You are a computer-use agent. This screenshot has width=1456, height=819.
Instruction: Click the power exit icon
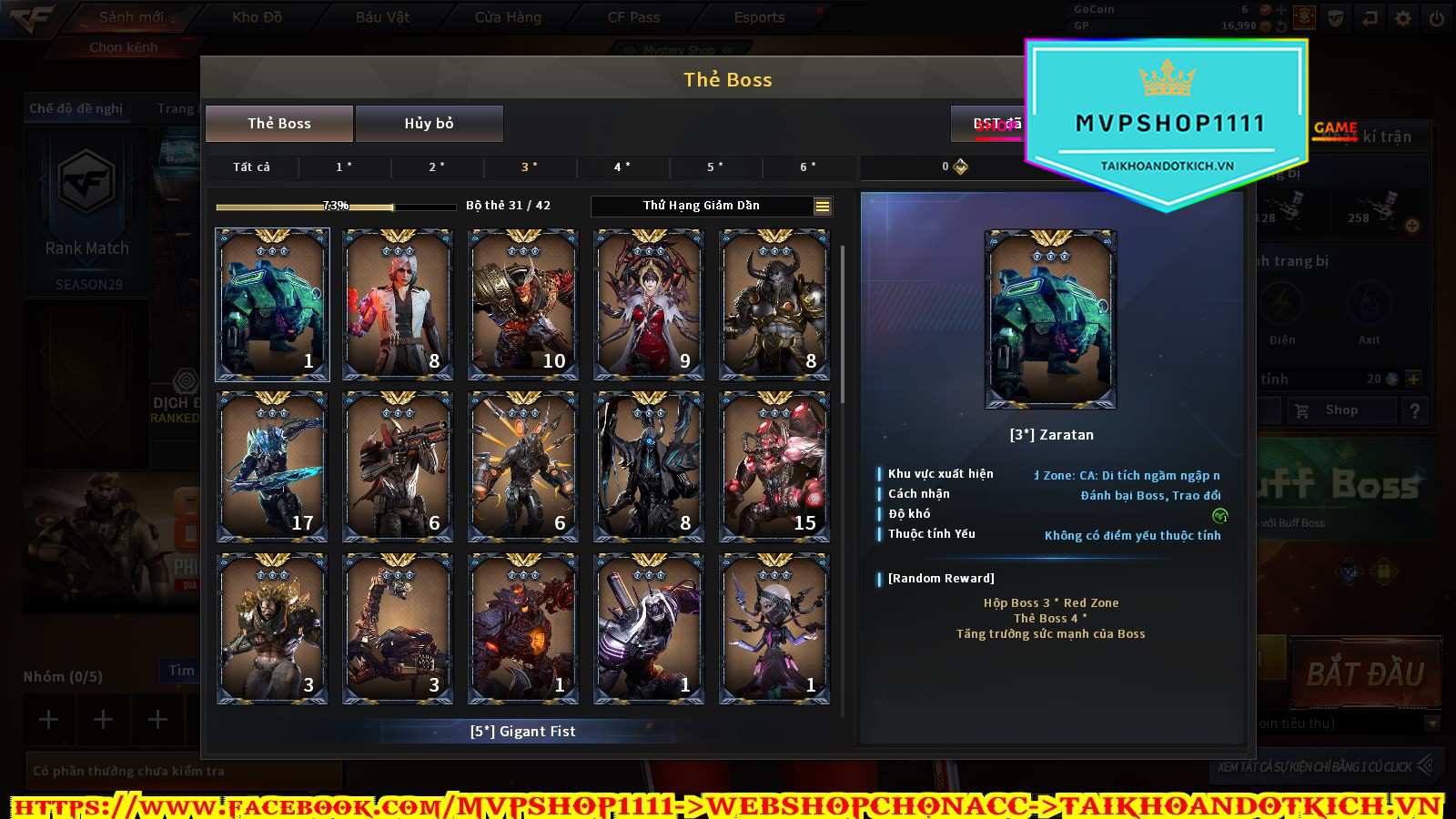[x=1437, y=18]
